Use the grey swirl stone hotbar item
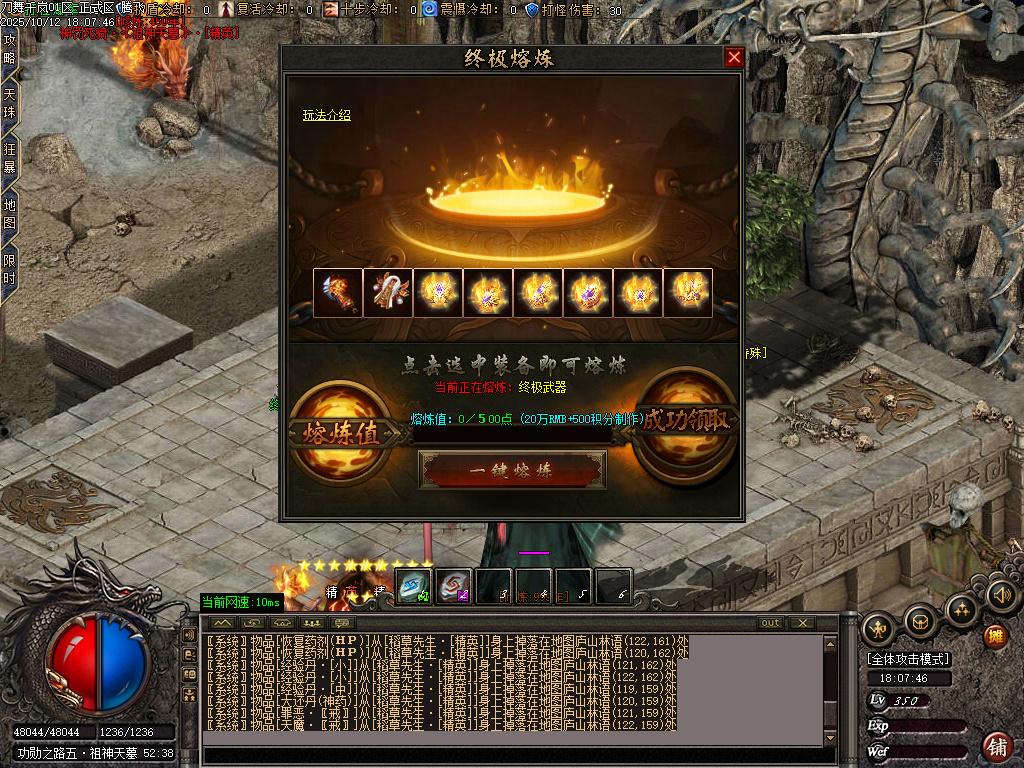Screen dimensions: 1024x768 (x=453, y=586)
